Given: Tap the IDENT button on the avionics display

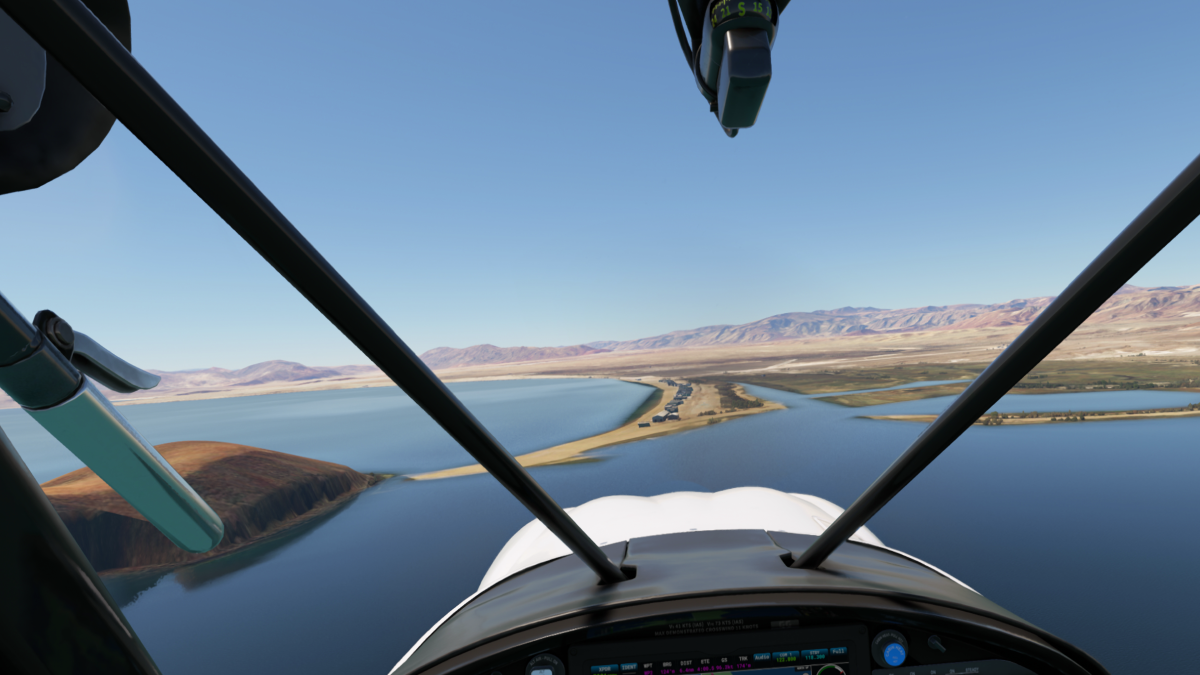Looking at the screenshot, I should click(x=628, y=667).
